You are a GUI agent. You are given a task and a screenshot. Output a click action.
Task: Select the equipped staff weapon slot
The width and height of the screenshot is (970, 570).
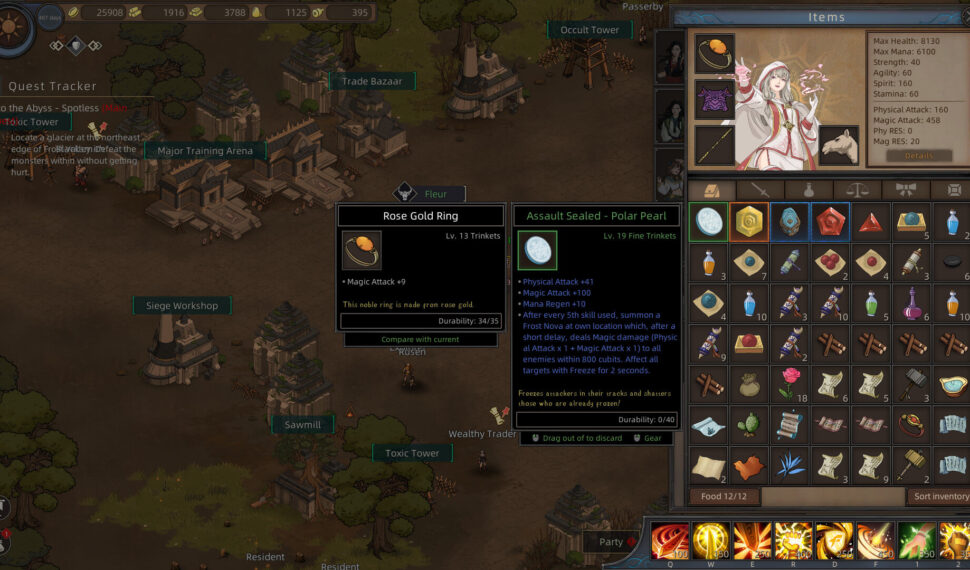[x=714, y=145]
